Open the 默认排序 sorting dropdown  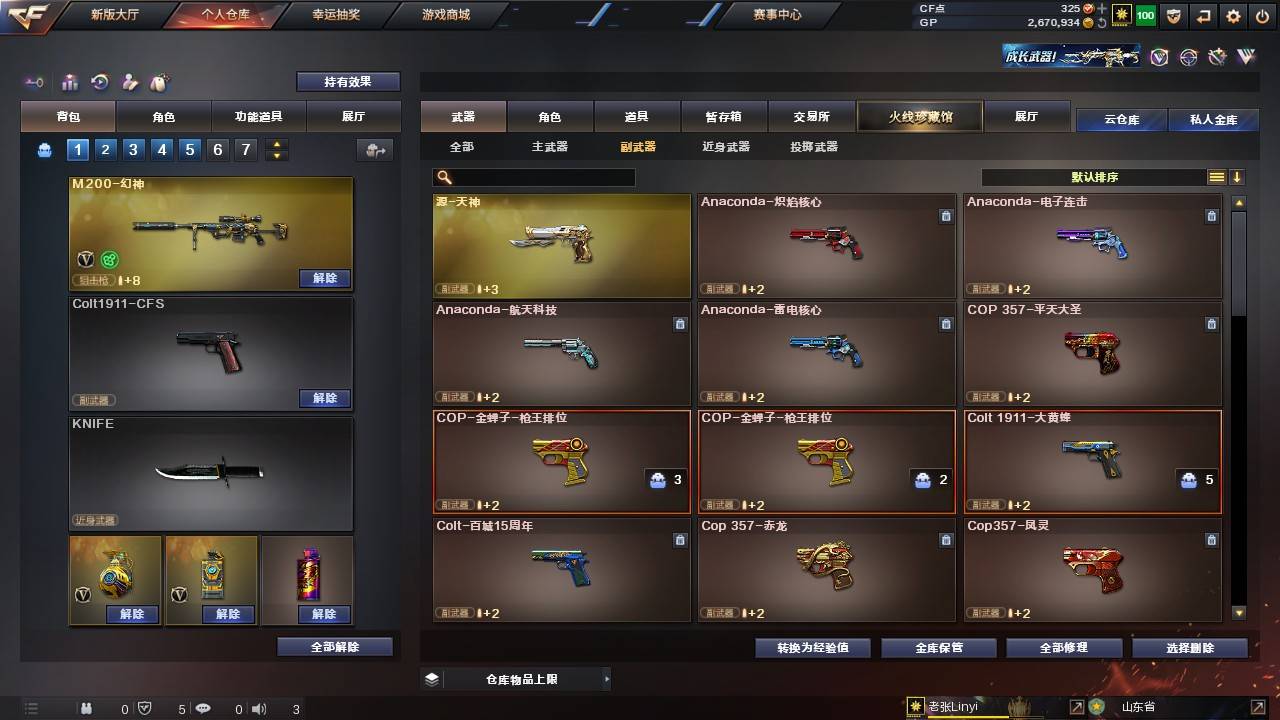1095,177
